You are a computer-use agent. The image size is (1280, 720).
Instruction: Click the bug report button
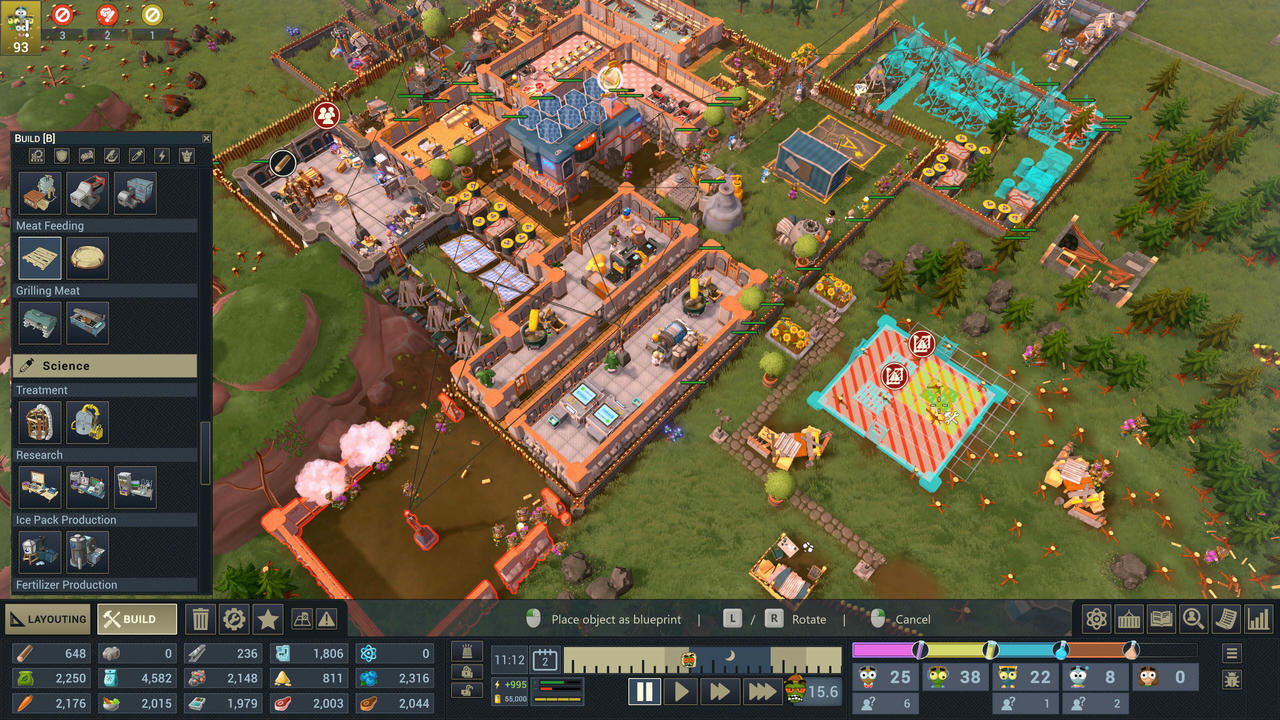1232,680
